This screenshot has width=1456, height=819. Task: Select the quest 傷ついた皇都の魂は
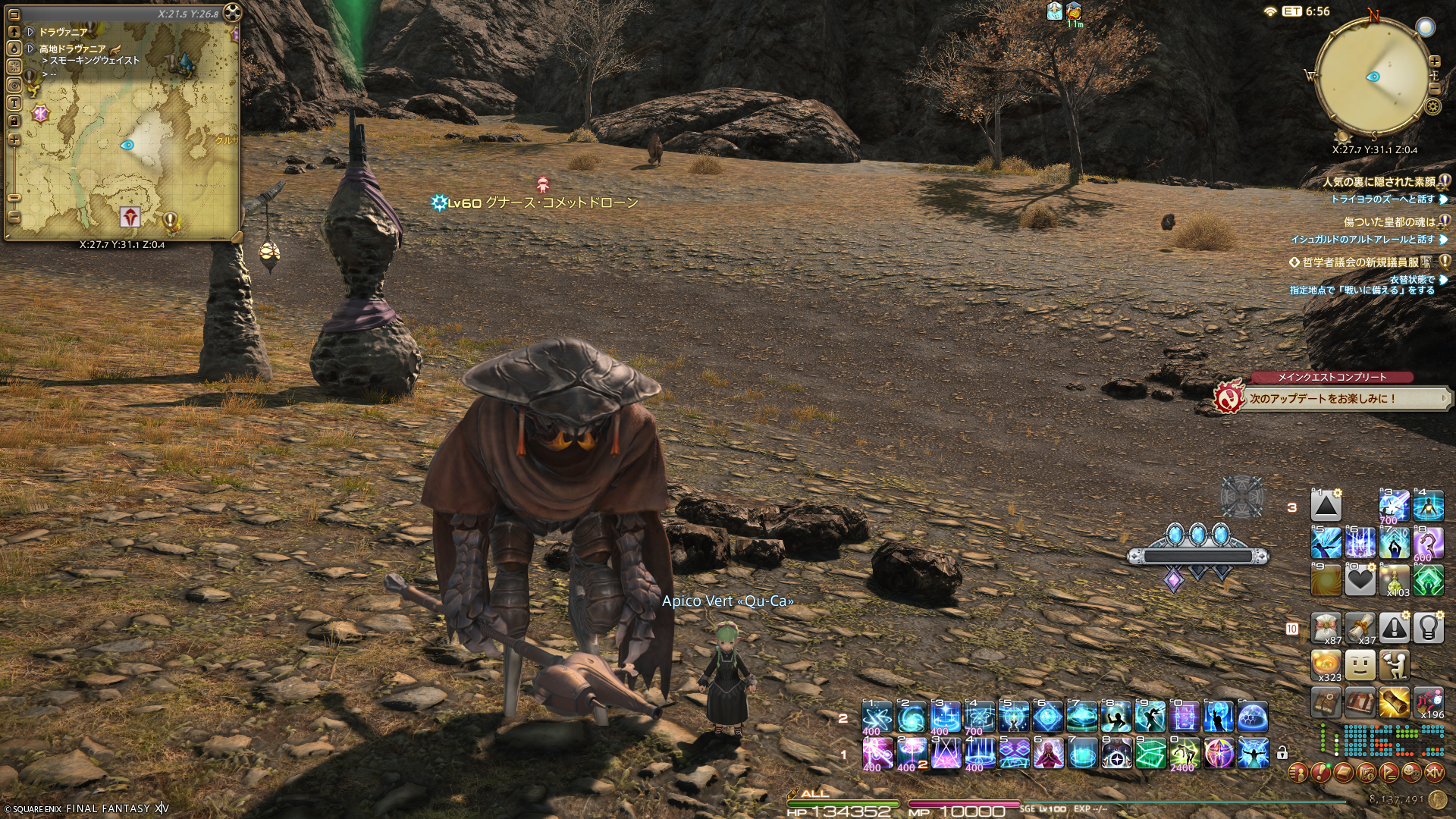click(x=1389, y=222)
